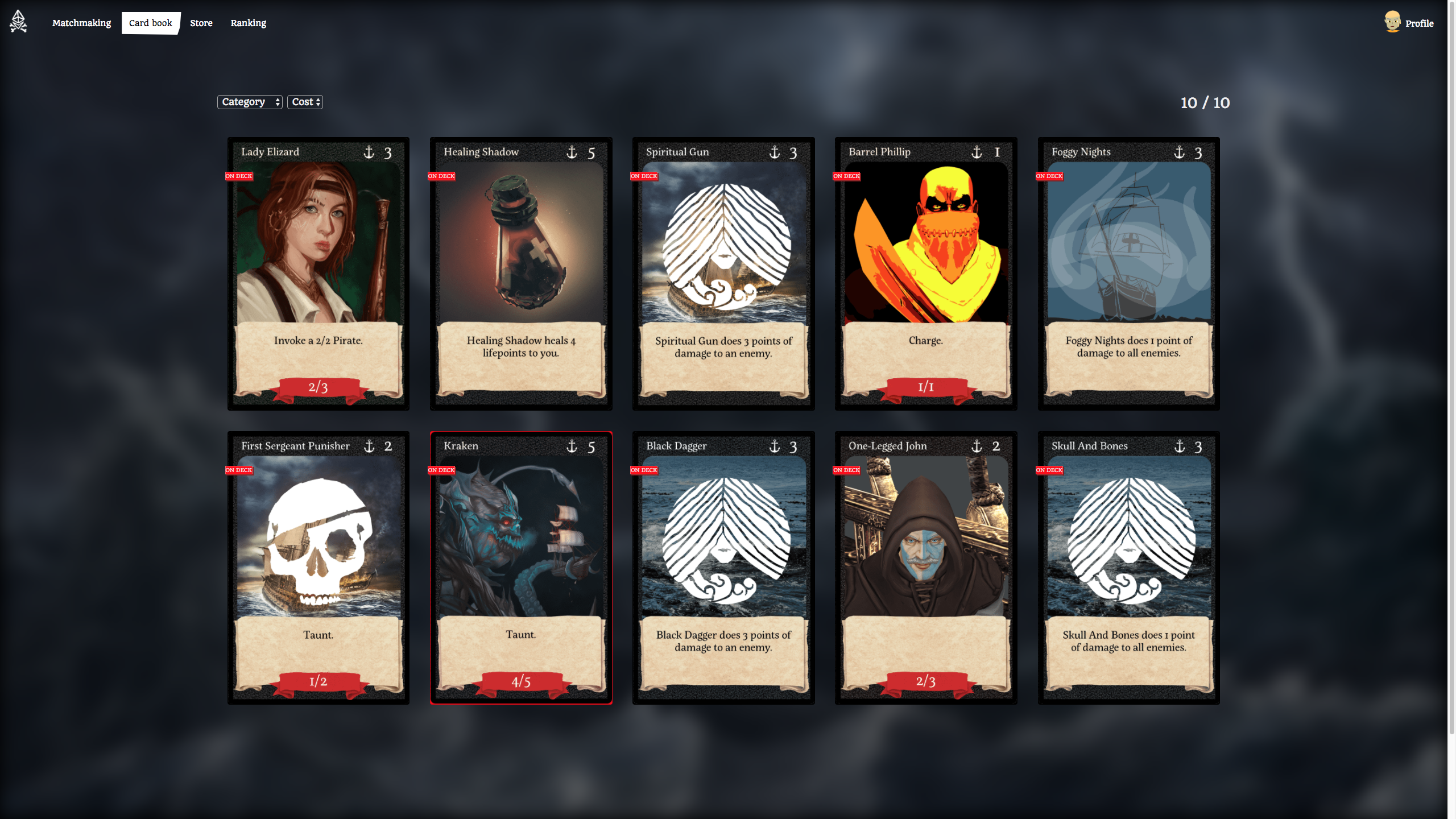
Task: Click the anchor icon on Foggy Nights
Action: (x=1180, y=152)
